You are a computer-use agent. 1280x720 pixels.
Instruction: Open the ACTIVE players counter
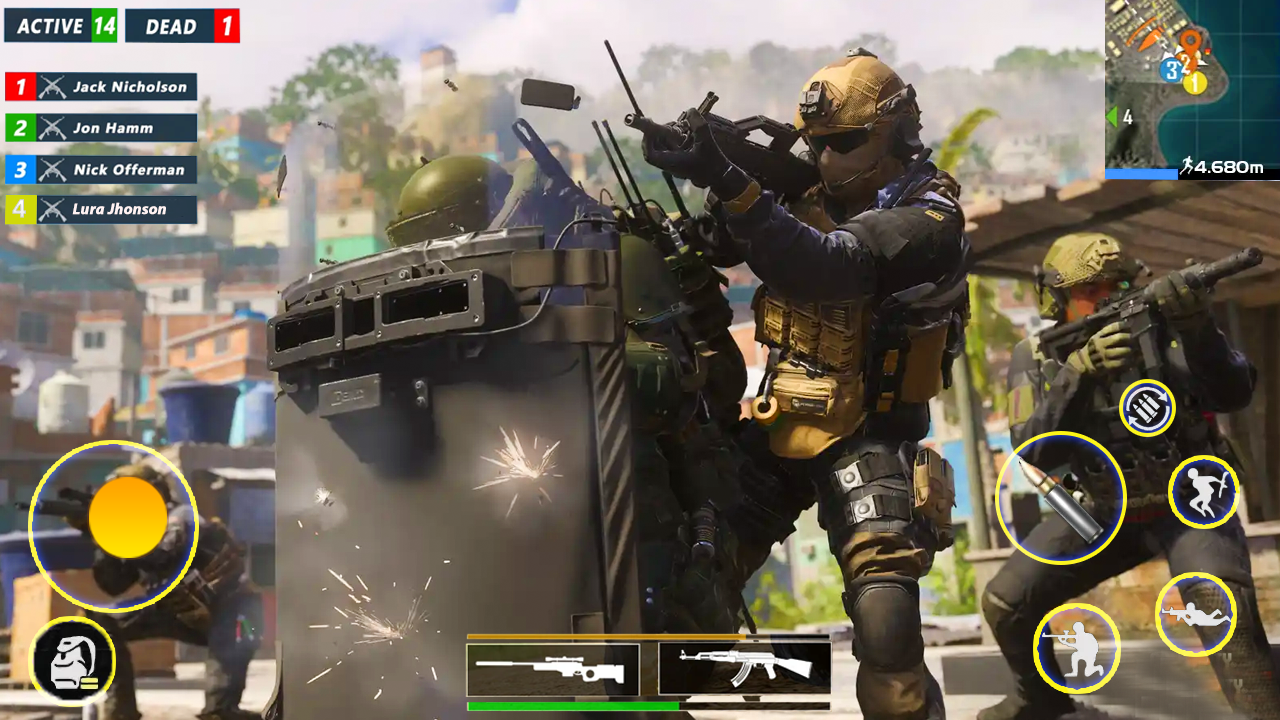[x=60, y=26]
